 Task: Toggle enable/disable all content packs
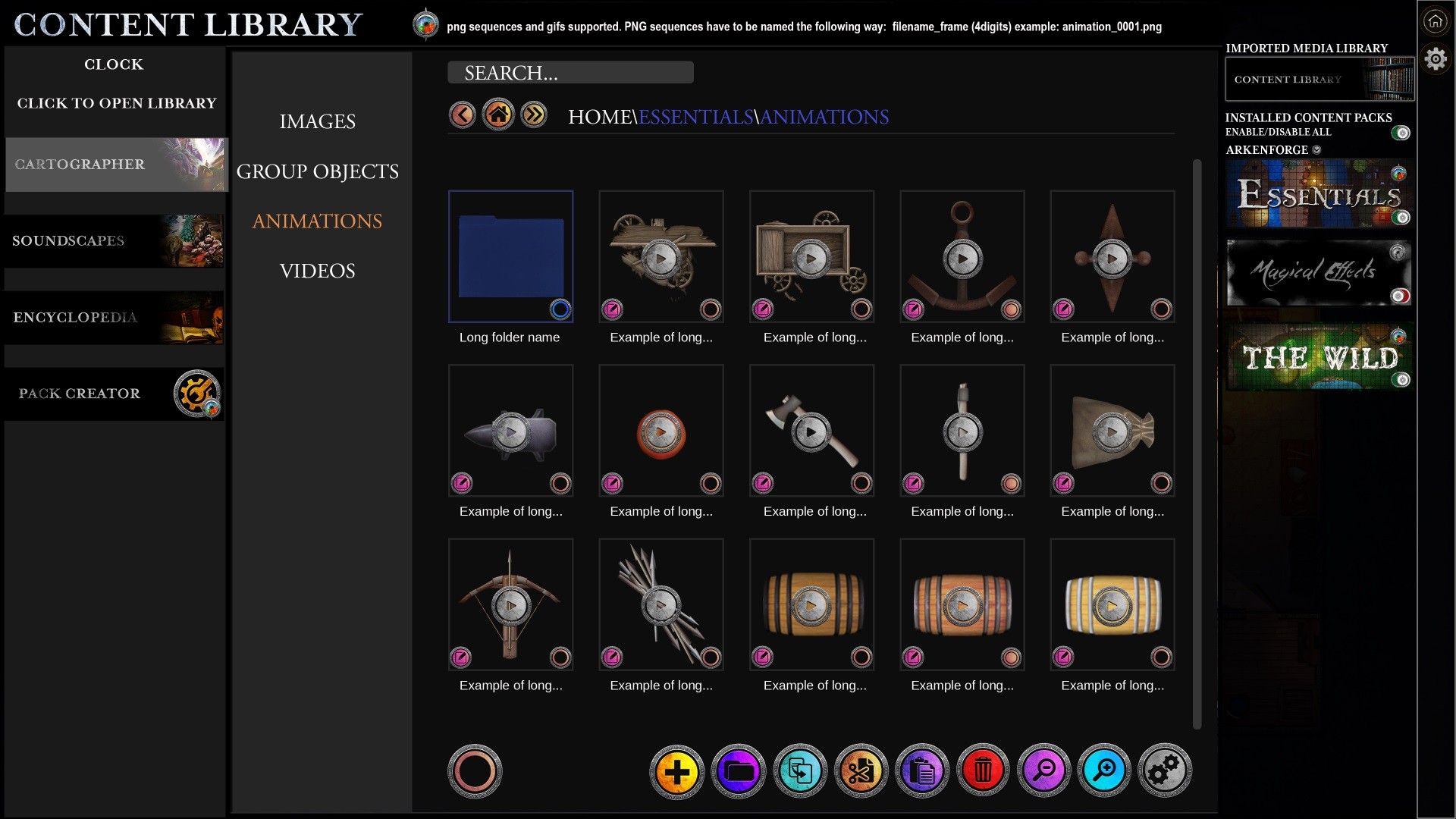(x=1401, y=133)
